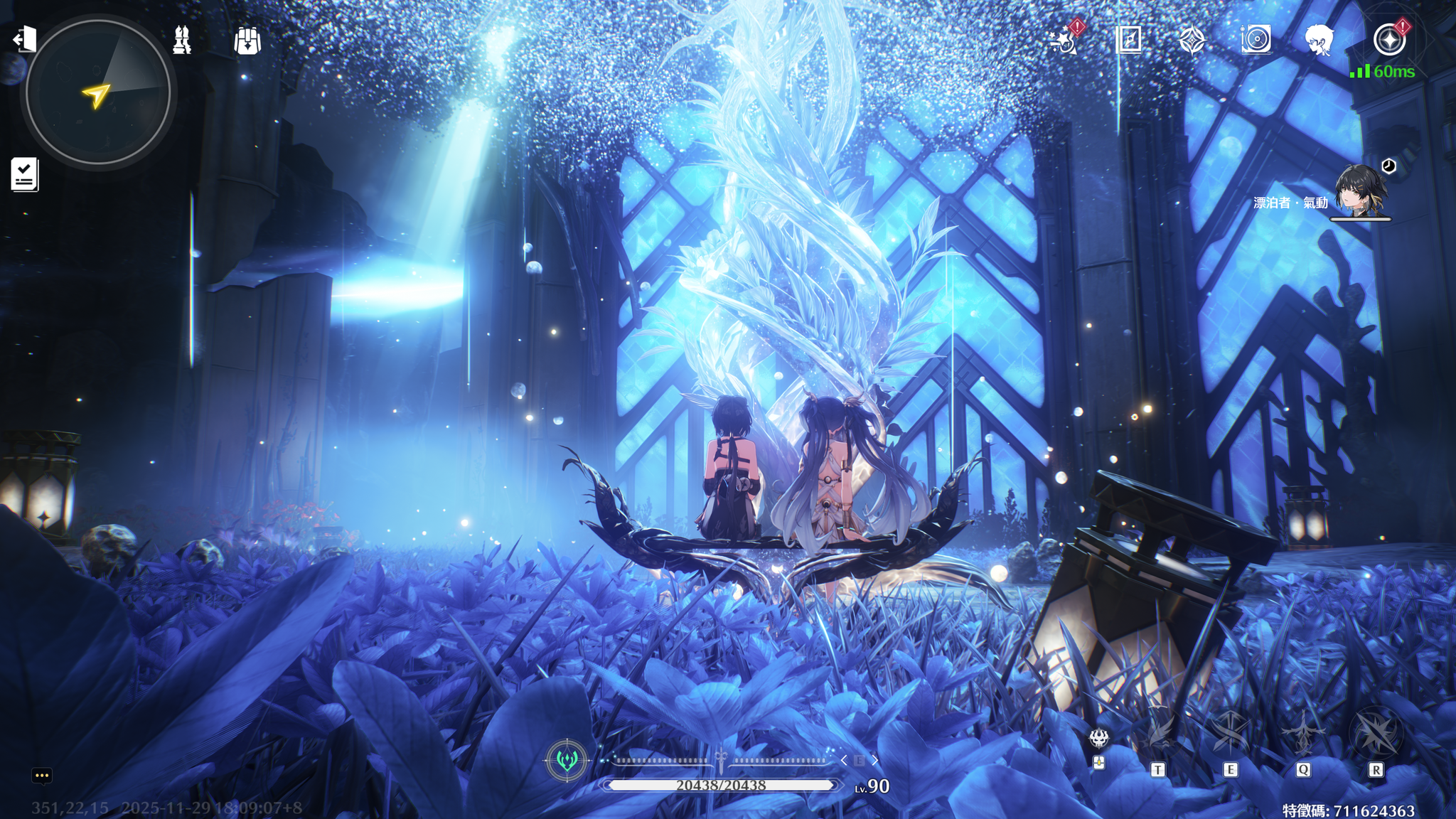The height and width of the screenshot is (819, 1456).
Task: Select the horned skull target-lock icon
Action: (x=1099, y=739)
